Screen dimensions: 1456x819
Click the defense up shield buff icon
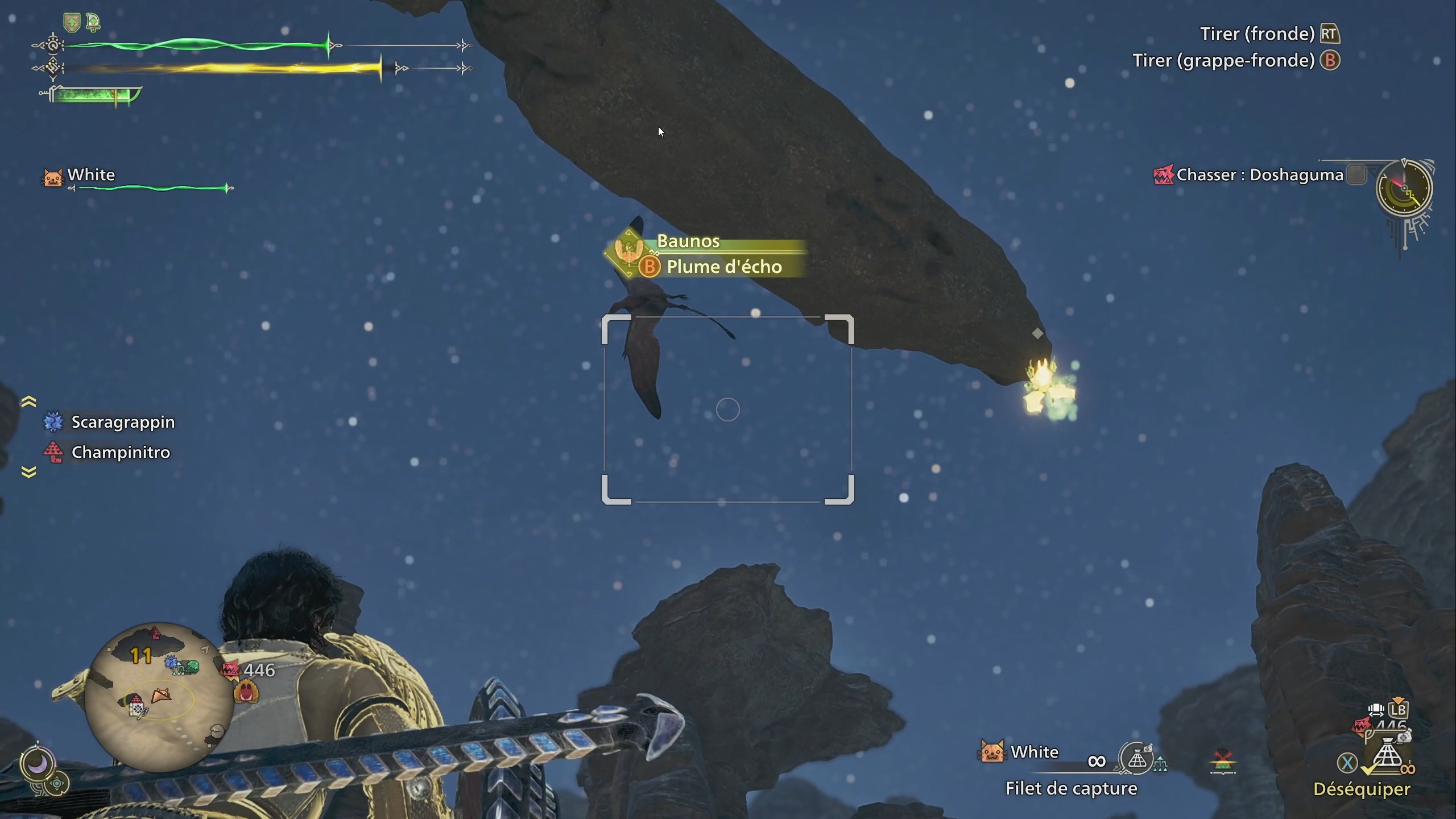pyautogui.click(x=71, y=22)
